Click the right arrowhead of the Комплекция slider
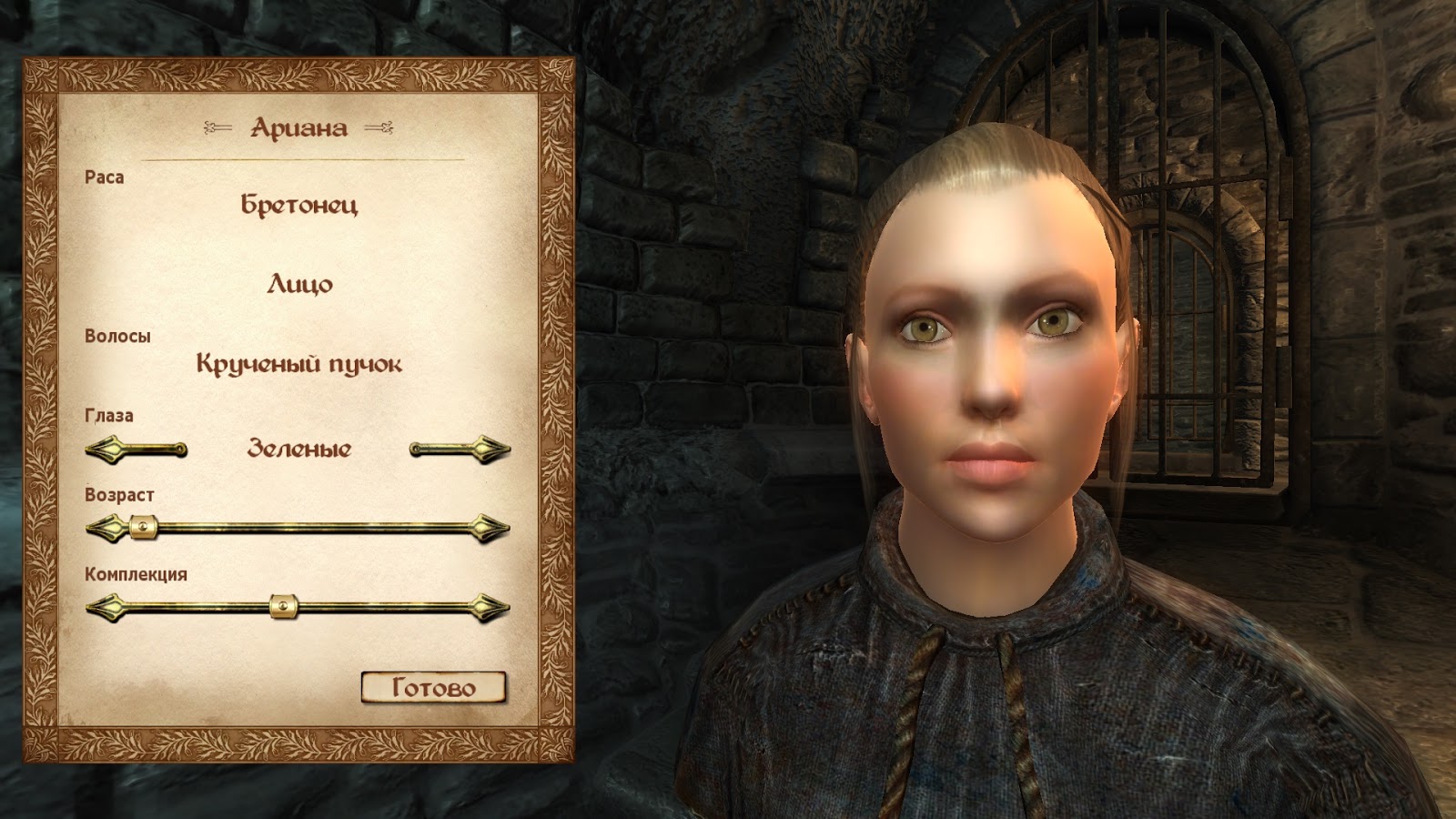This screenshot has height=819, width=1456. tap(489, 605)
